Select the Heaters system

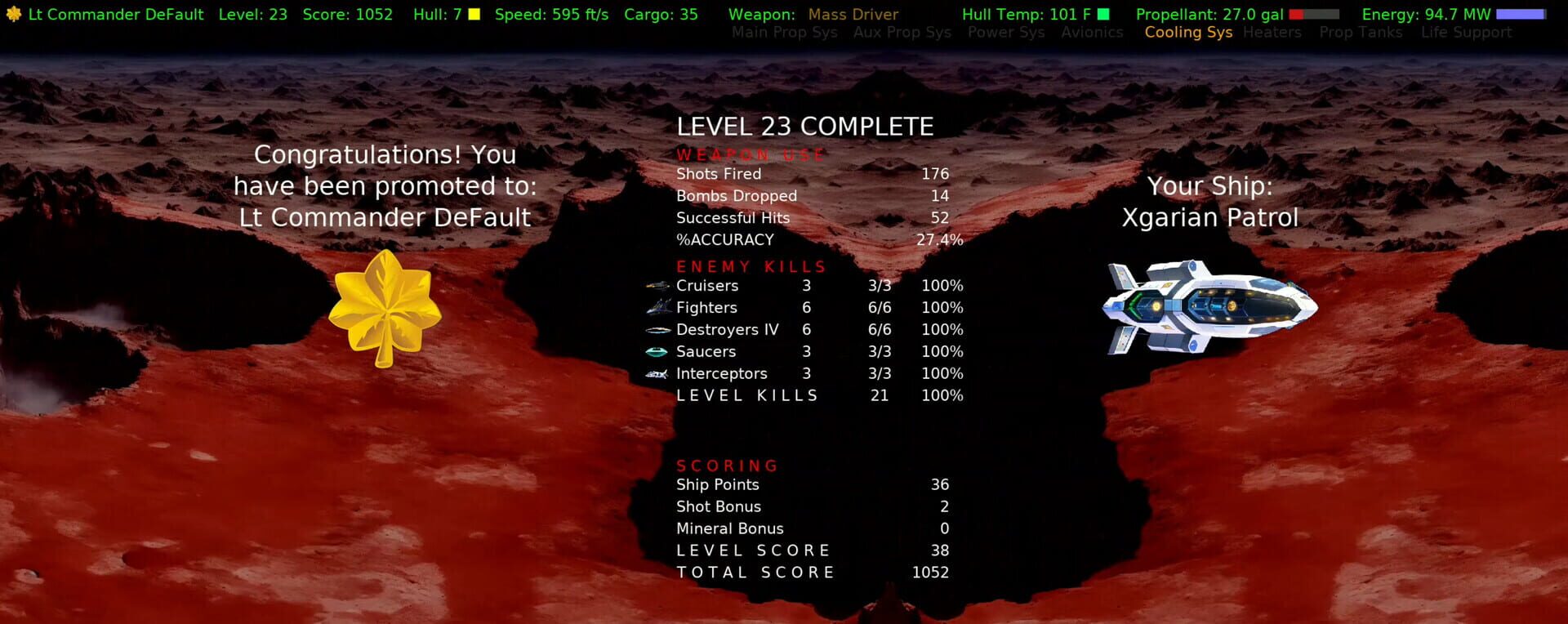coord(1272,33)
